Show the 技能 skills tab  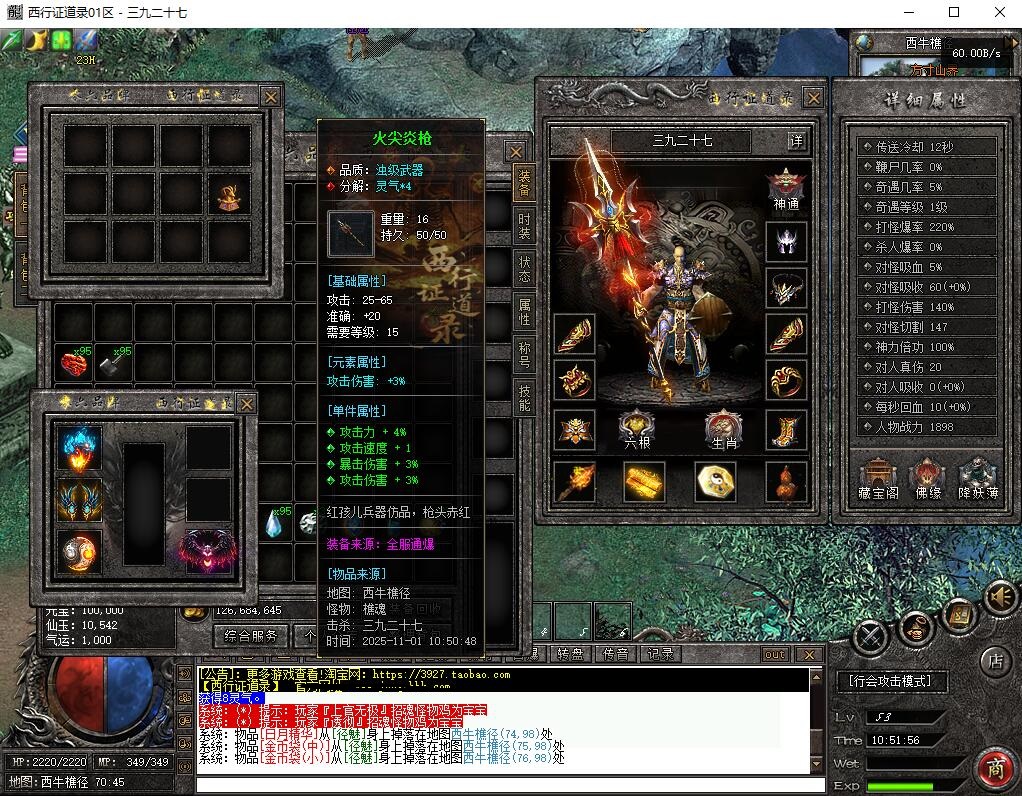524,399
